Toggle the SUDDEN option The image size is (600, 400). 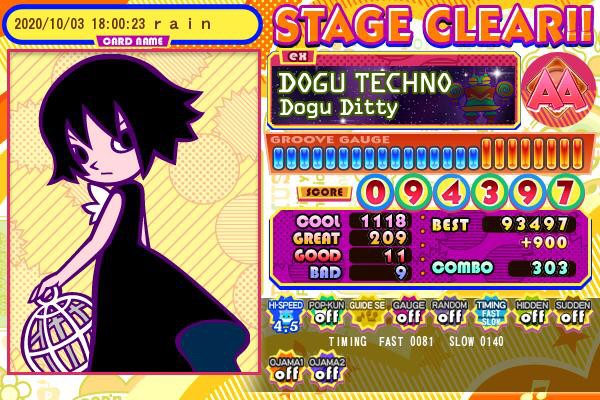coord(572,315)
